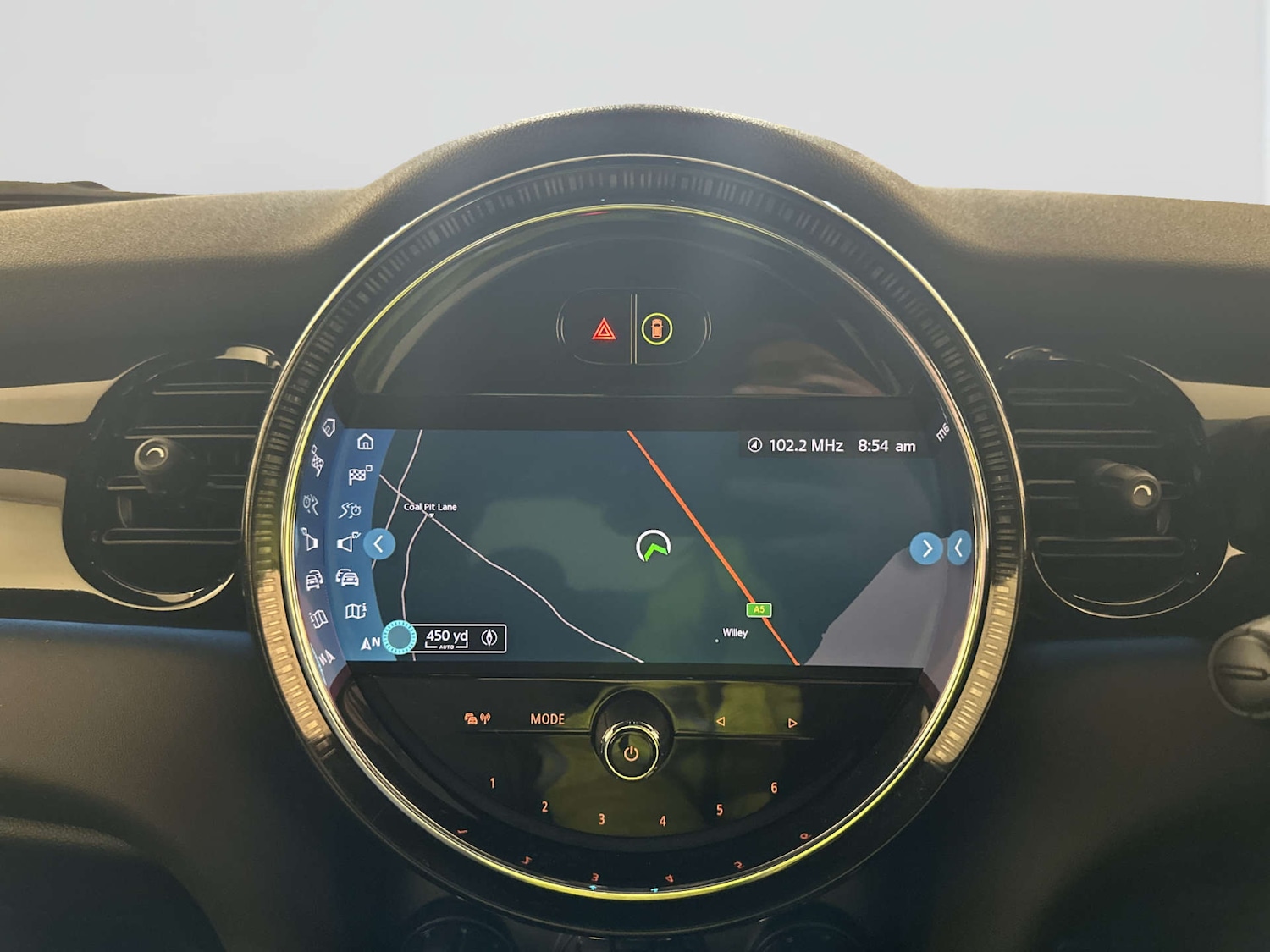Select the 102.2 MHz radio station readout
Screen dimensions: 1270x952
tap(796, 446)
